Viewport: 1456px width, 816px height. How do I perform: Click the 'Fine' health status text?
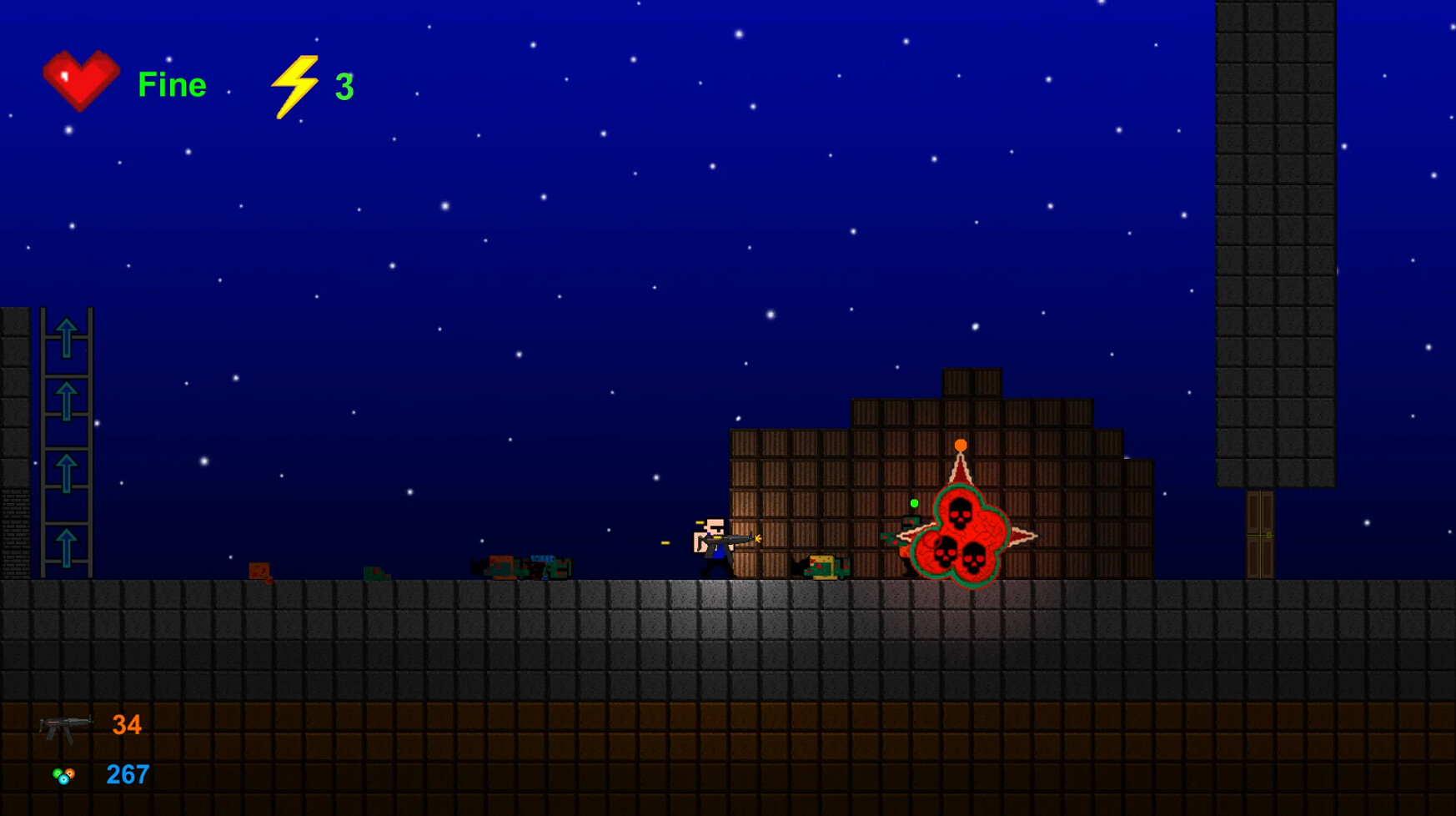(x=173, y=83)
